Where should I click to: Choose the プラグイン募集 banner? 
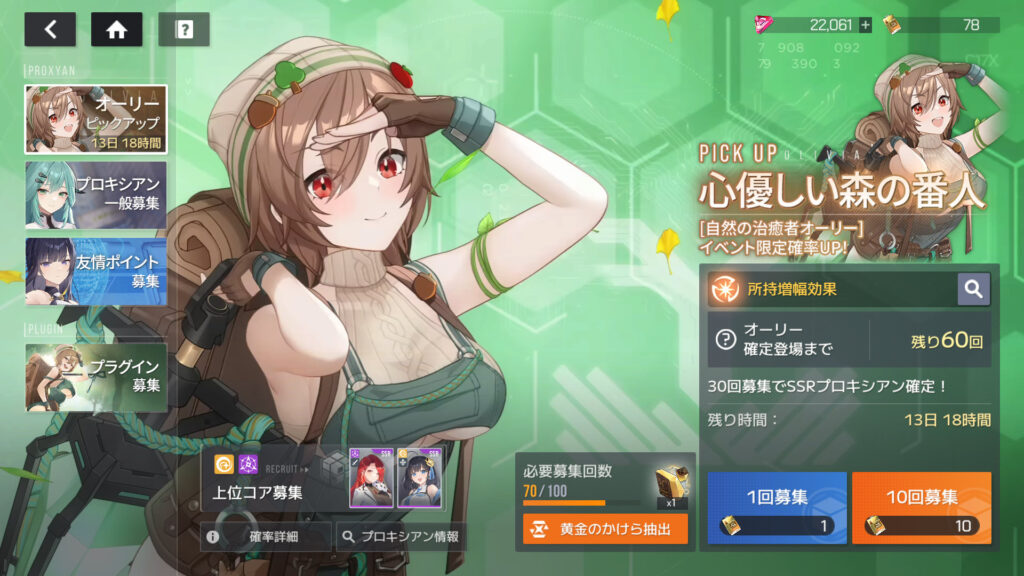coord(96,377)
